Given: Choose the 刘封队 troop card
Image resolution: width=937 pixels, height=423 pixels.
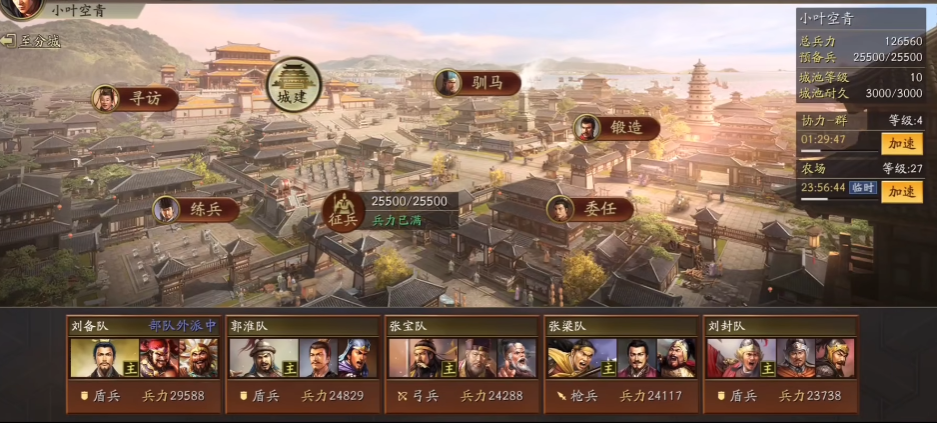Looking at the screenshot, I should 780,362.
